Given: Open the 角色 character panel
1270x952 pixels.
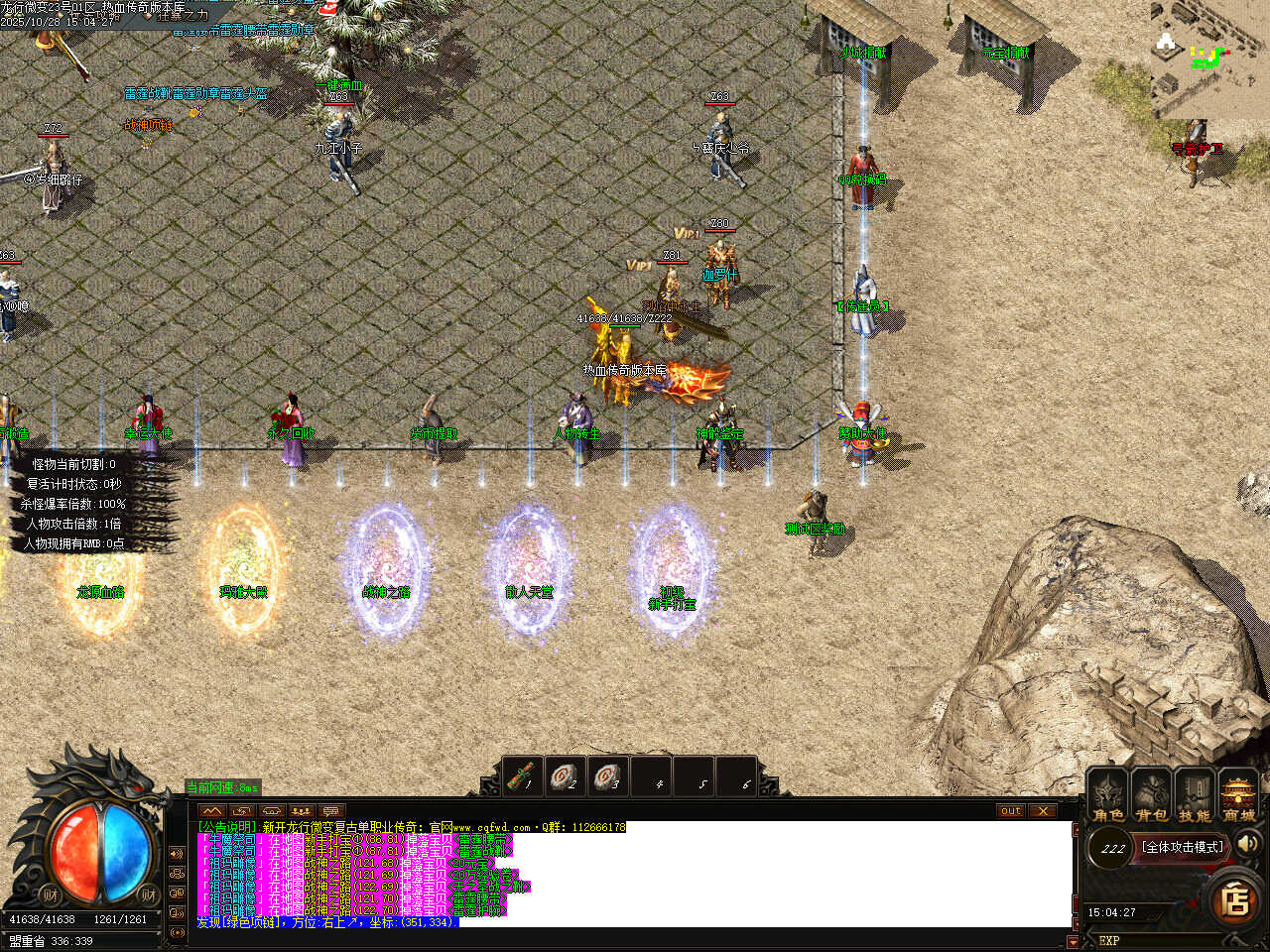Looking at the screenshot, I should click(1108, 797).
